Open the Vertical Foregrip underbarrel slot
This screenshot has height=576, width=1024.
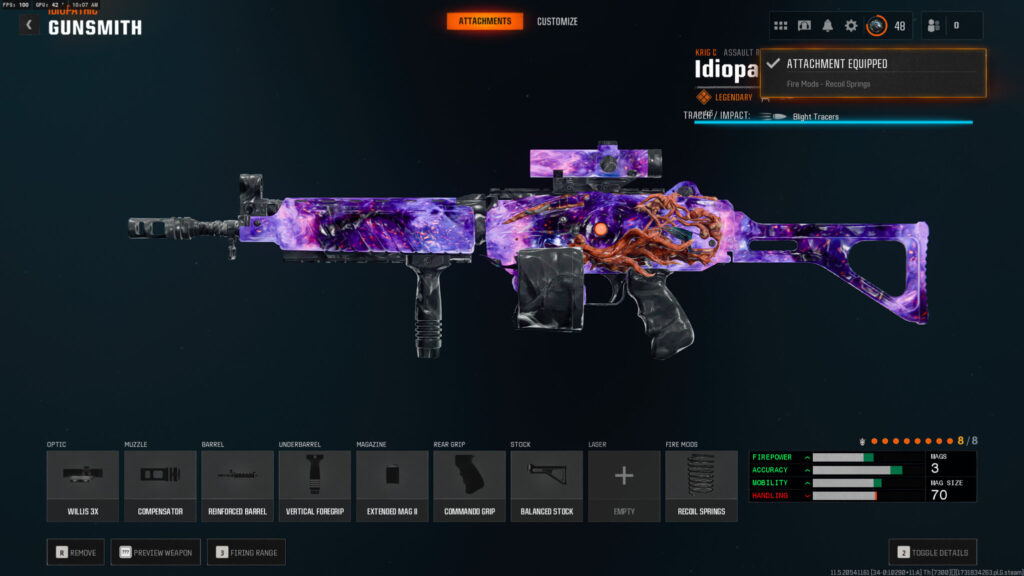point(315,485)
